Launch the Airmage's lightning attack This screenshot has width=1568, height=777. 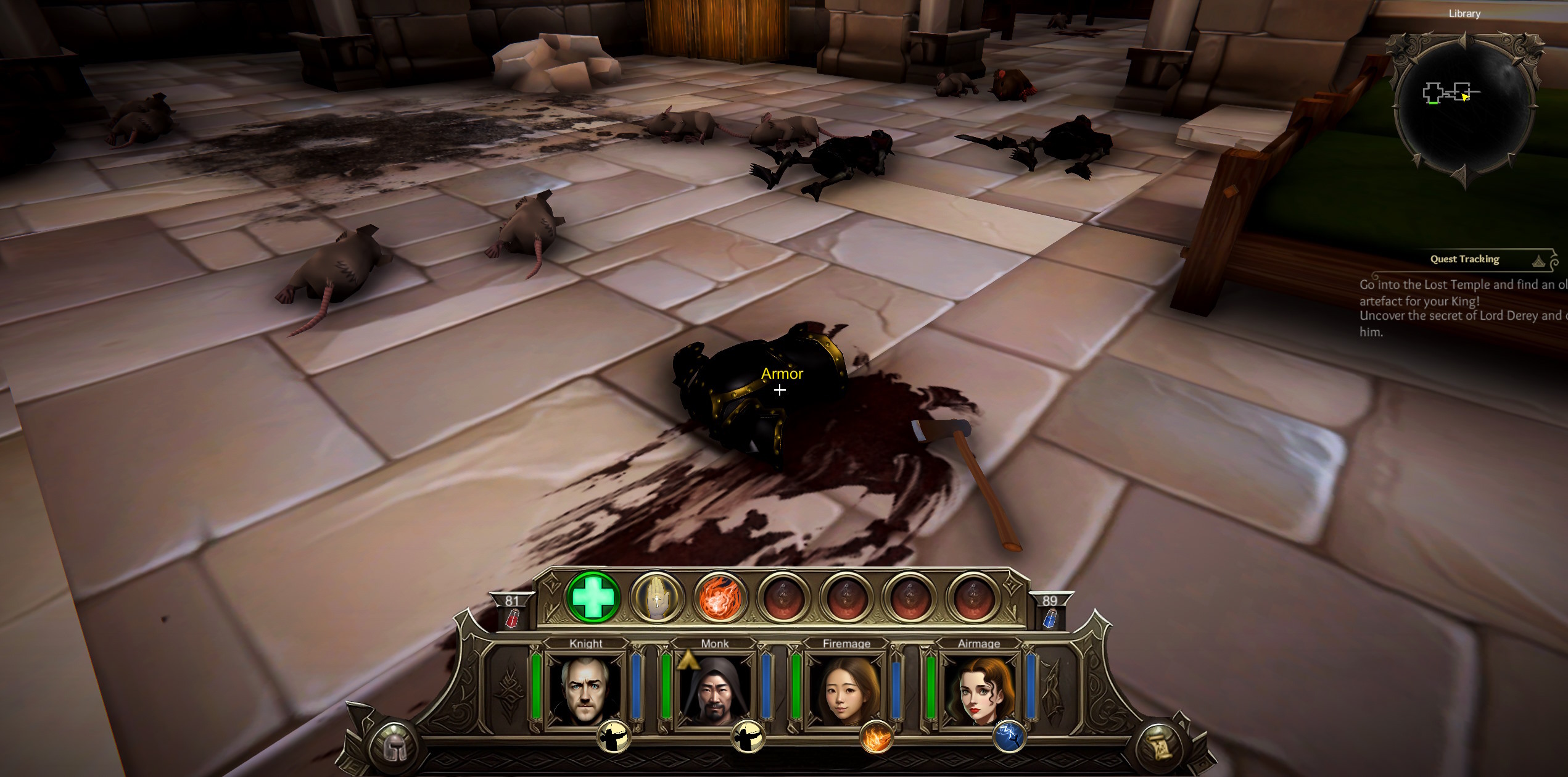1009,737
